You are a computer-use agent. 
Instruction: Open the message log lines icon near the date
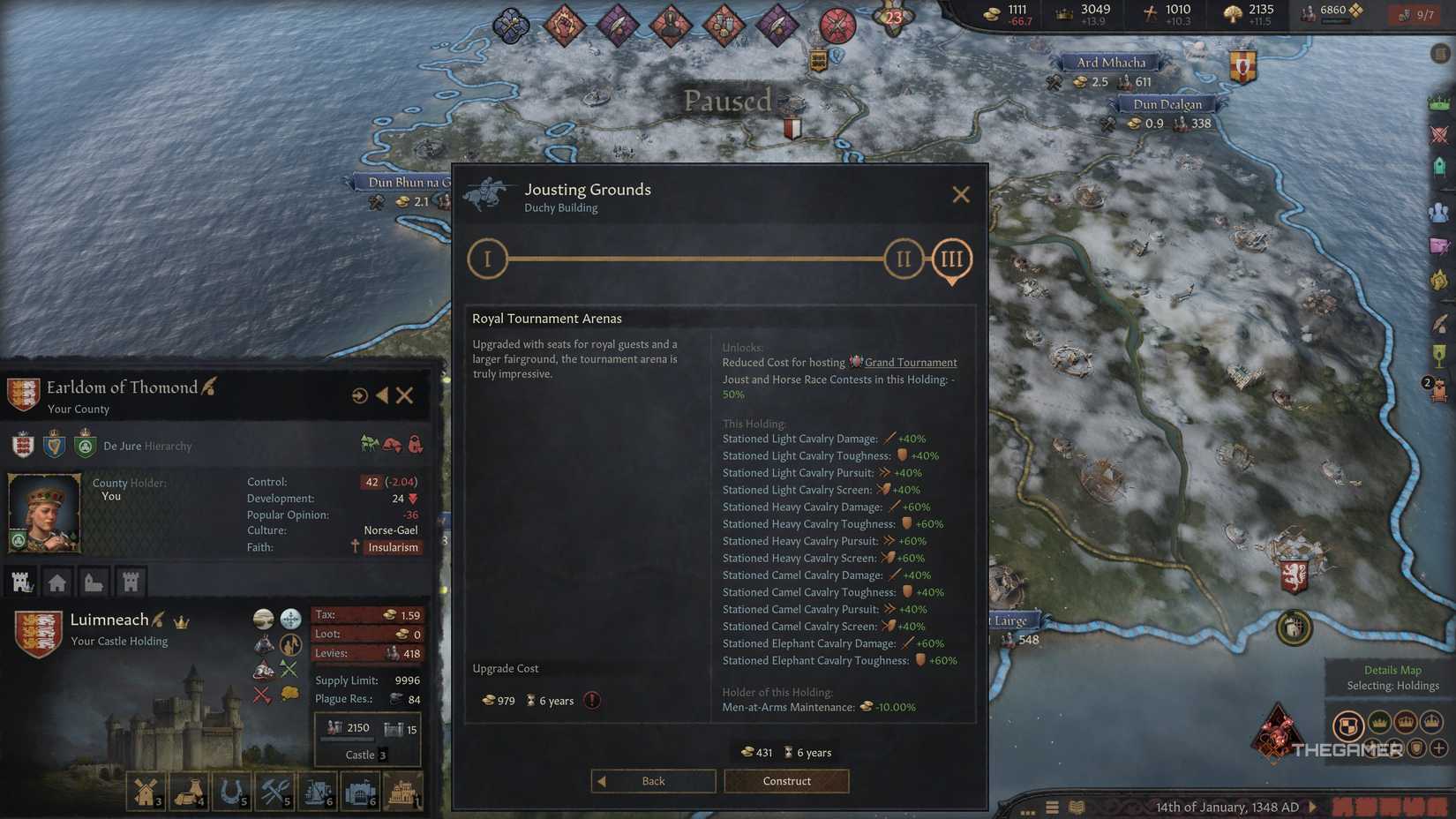[1052, 807]
